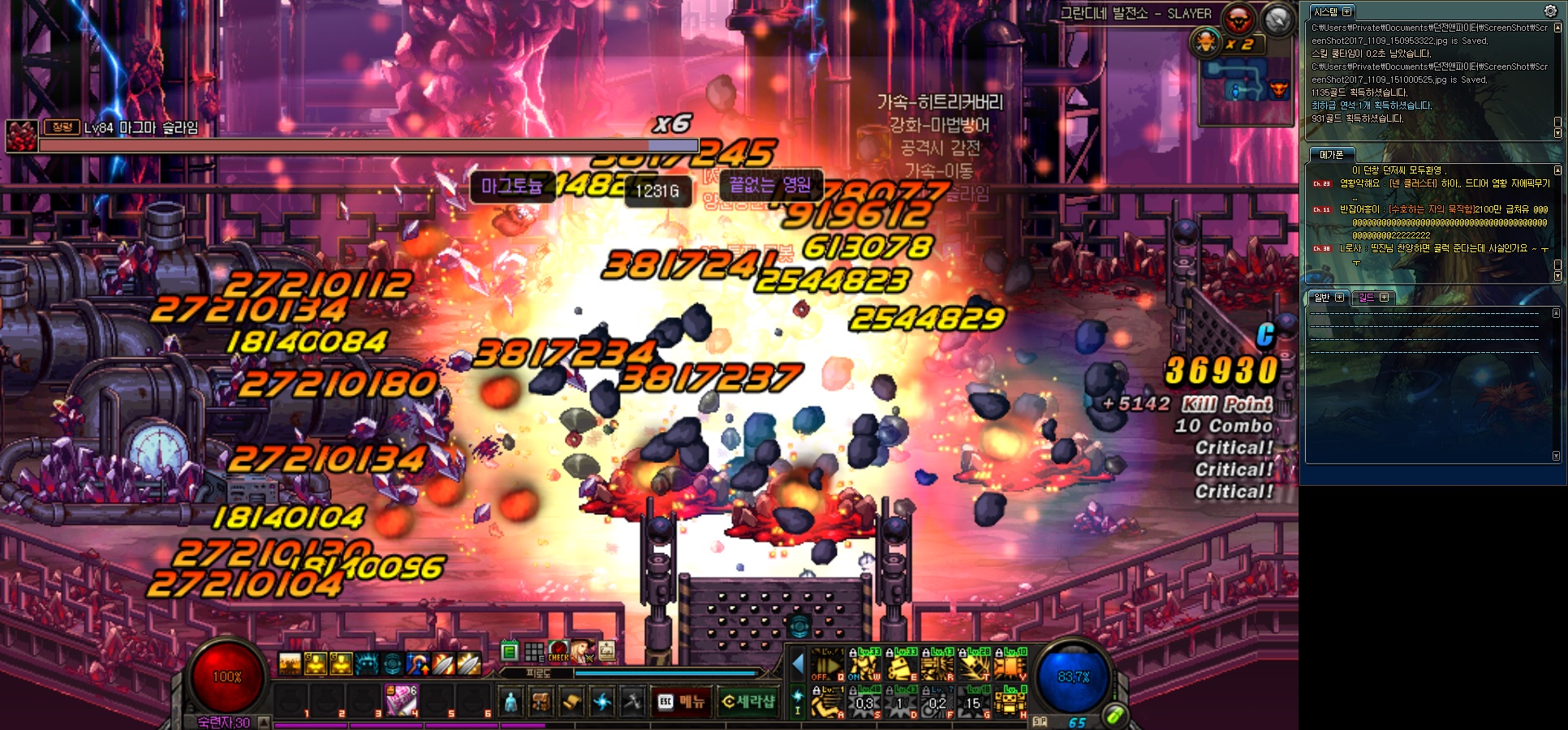Open the character info silhouette icon

510,702
